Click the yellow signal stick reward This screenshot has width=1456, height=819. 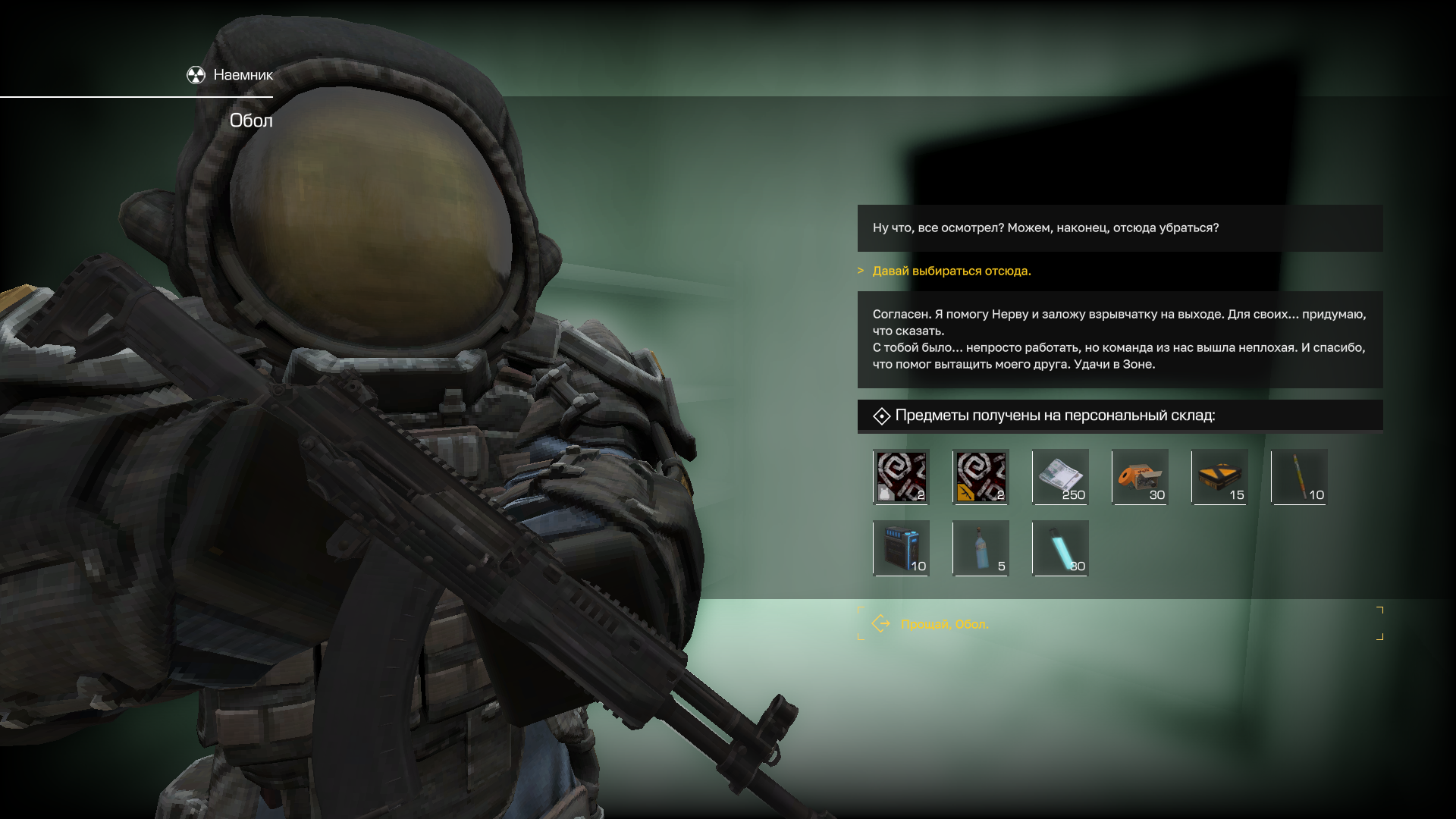1299,477
